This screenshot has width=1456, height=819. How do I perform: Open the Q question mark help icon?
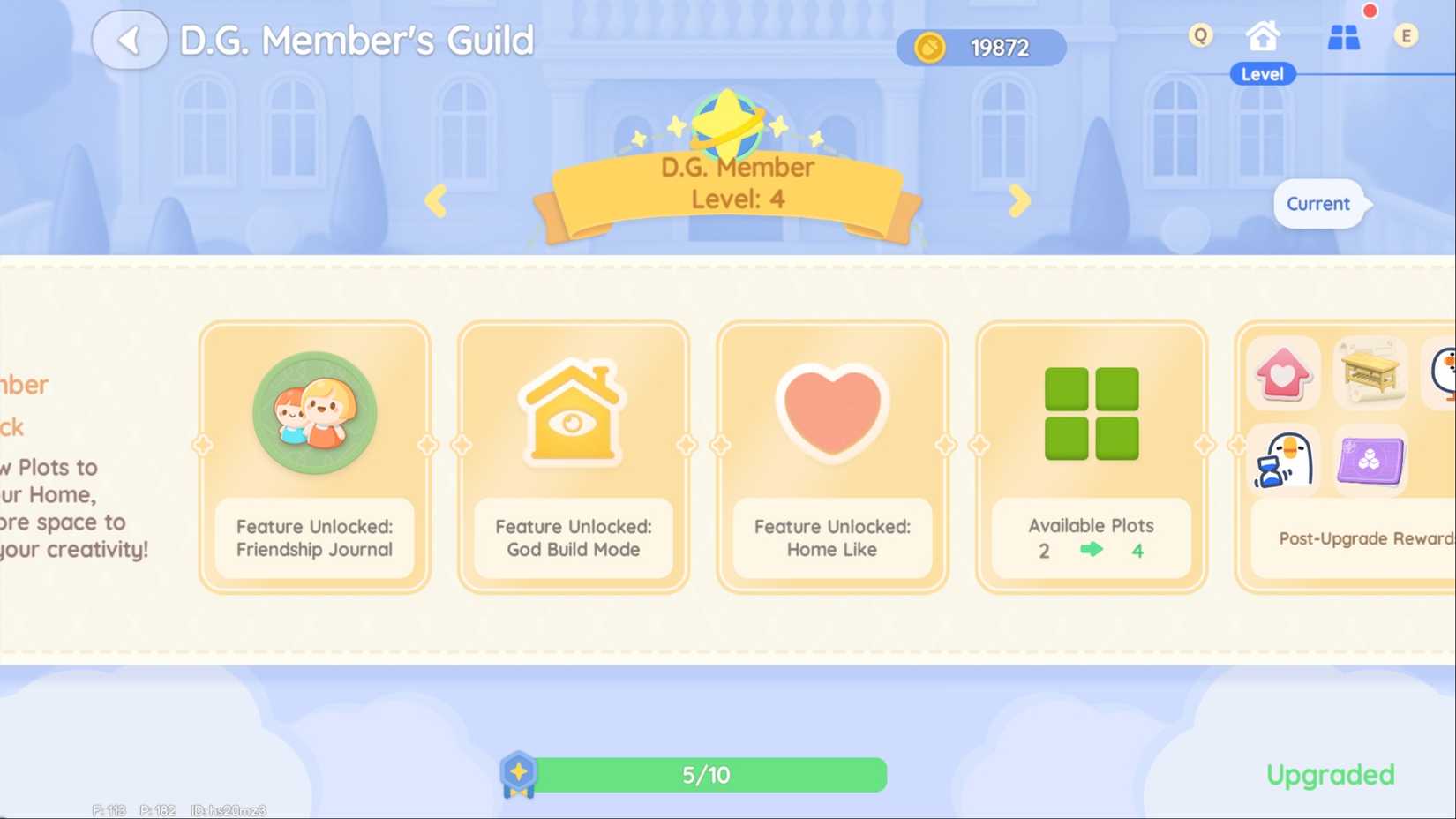(x=1200, y=35)
